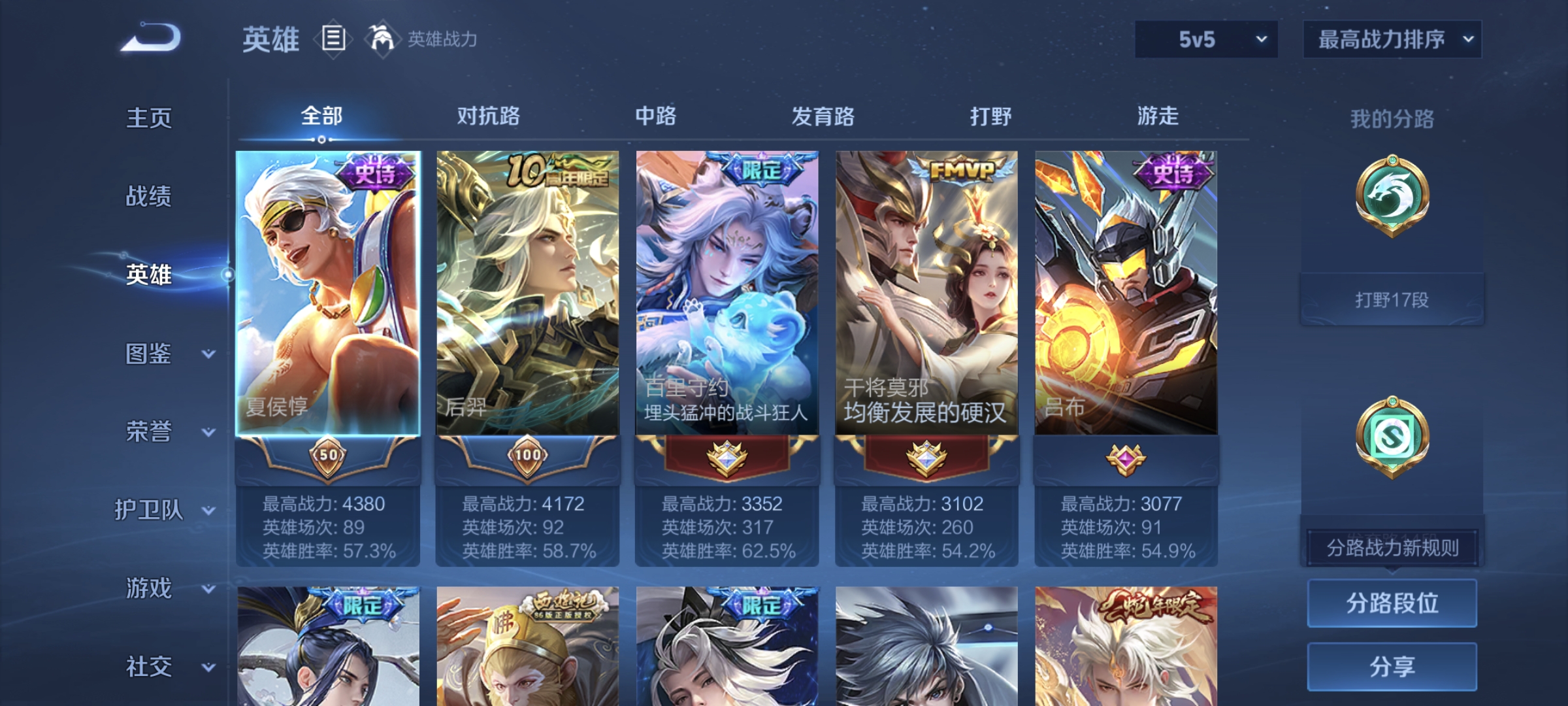Click the hero list icon beside 英雄 title

coord(333,39)
